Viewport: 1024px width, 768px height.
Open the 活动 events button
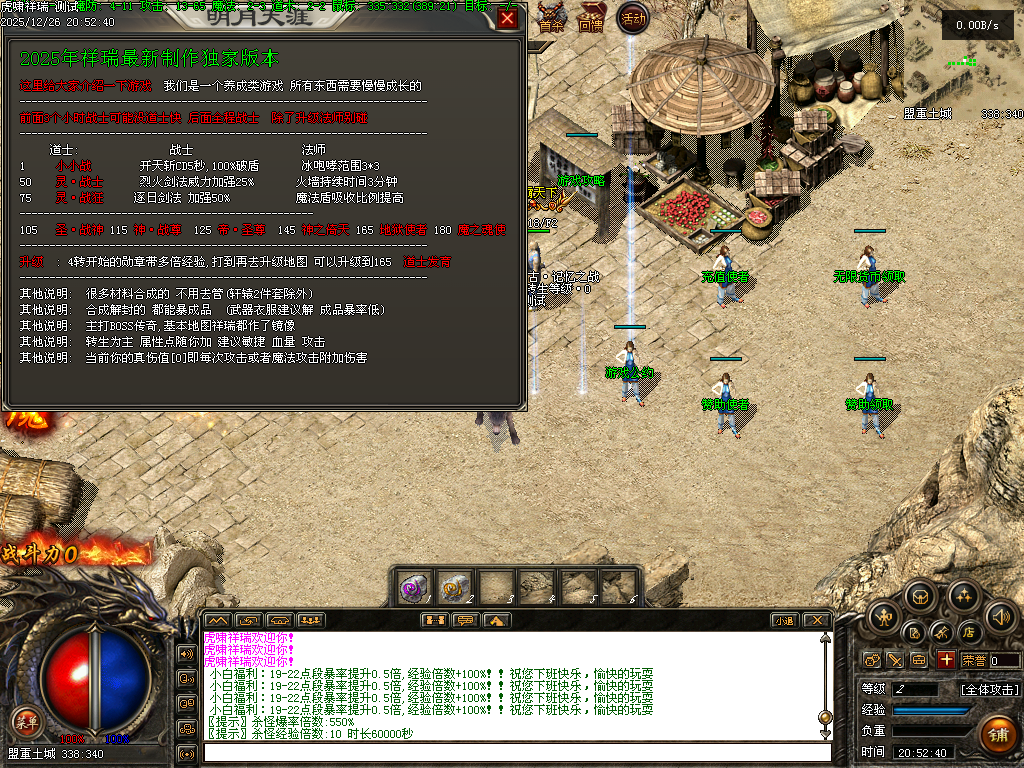pos(633,18)
